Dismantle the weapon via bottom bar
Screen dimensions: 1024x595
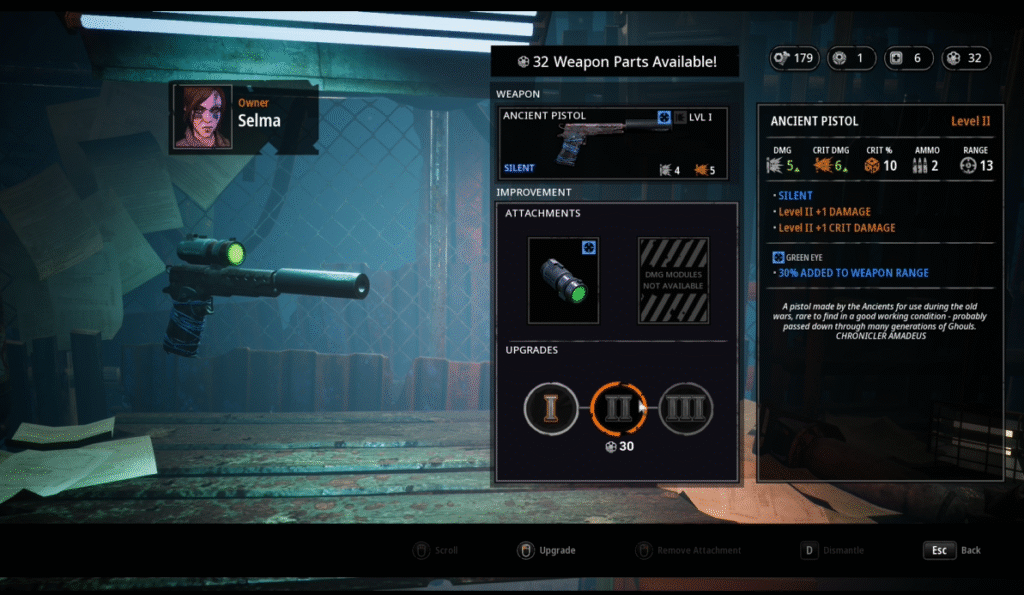[832, 550]
